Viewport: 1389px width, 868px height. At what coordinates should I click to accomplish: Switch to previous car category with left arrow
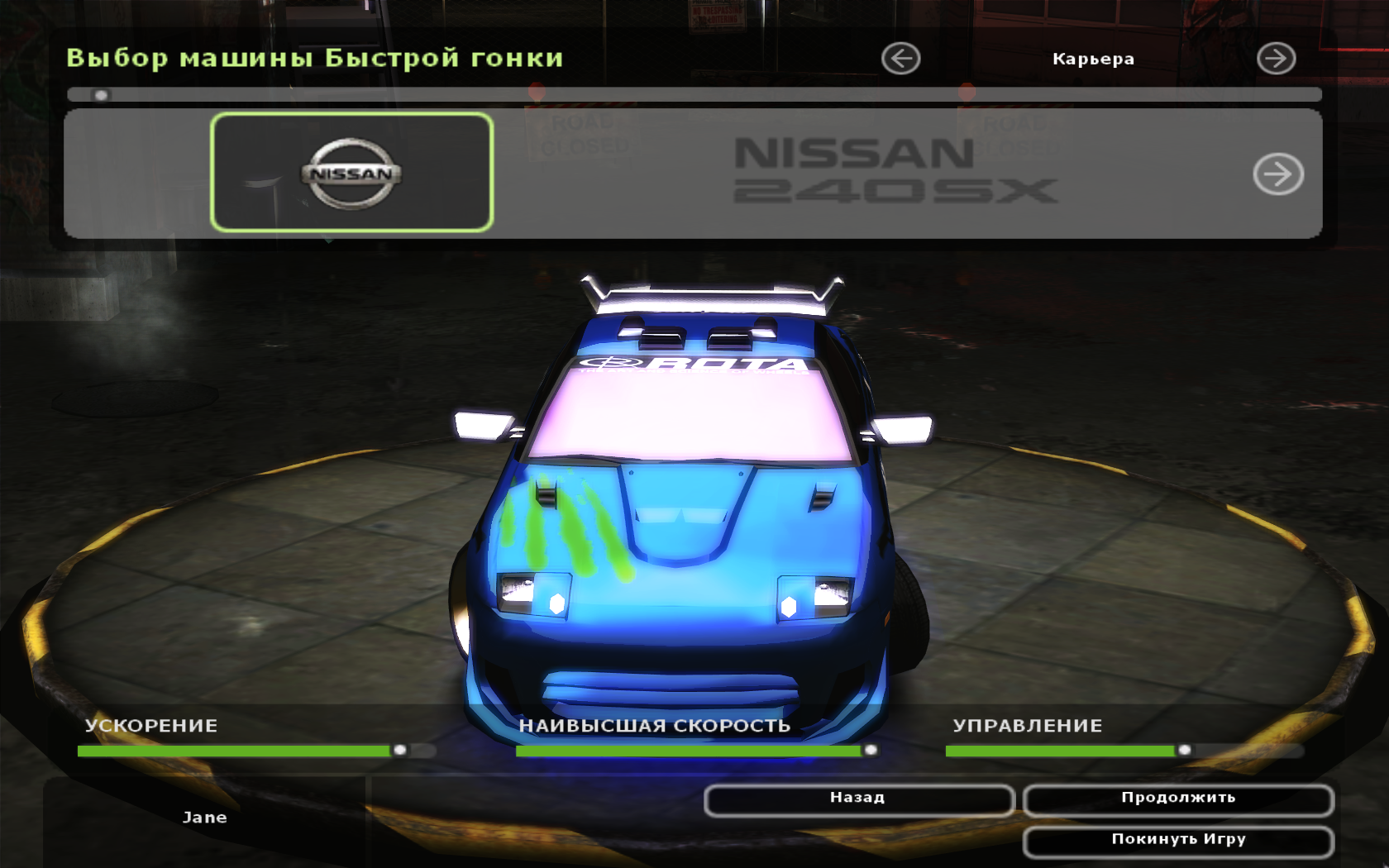click(x=900, y=59)
